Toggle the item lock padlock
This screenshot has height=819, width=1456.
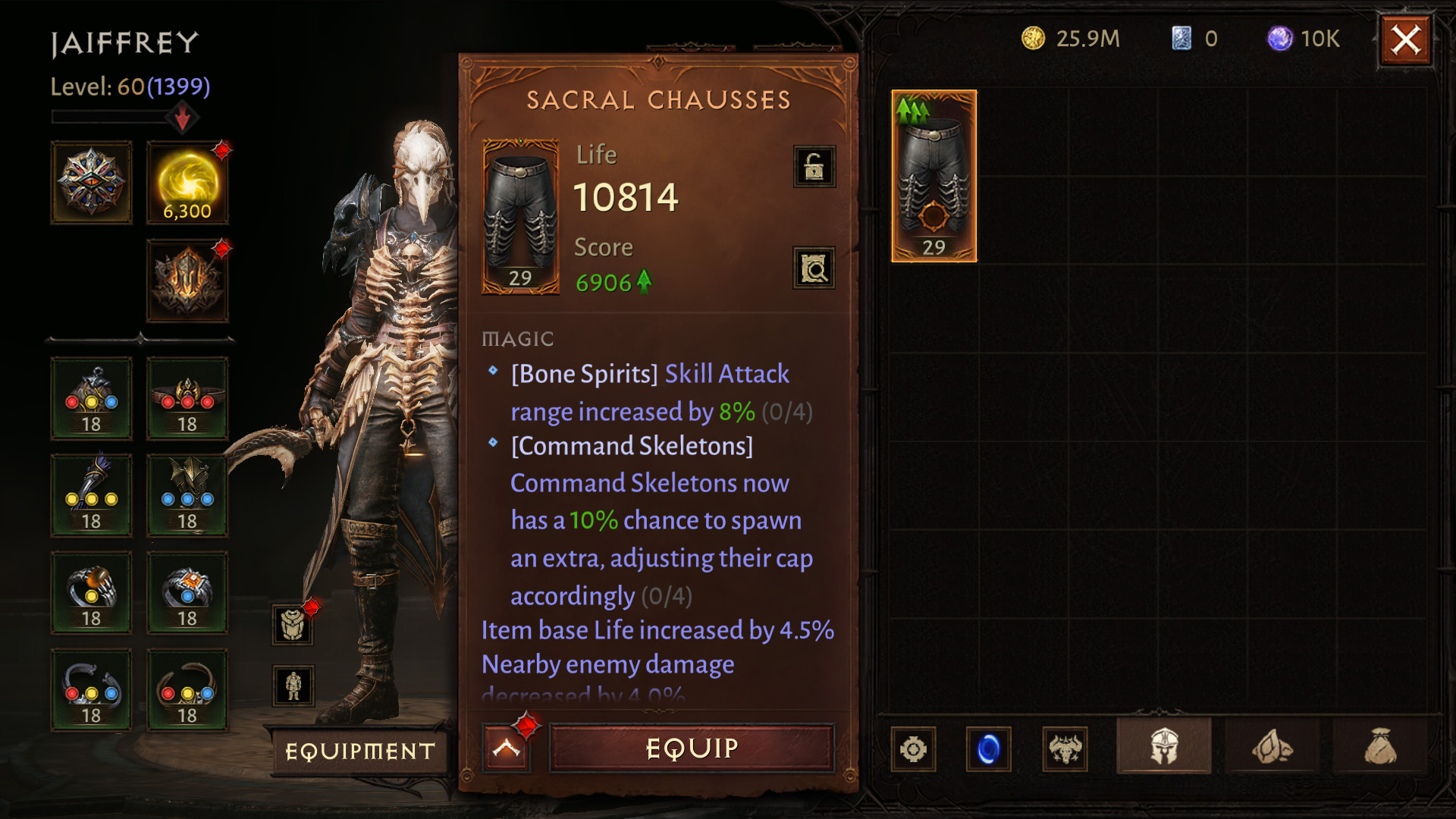tap(814, 166)
